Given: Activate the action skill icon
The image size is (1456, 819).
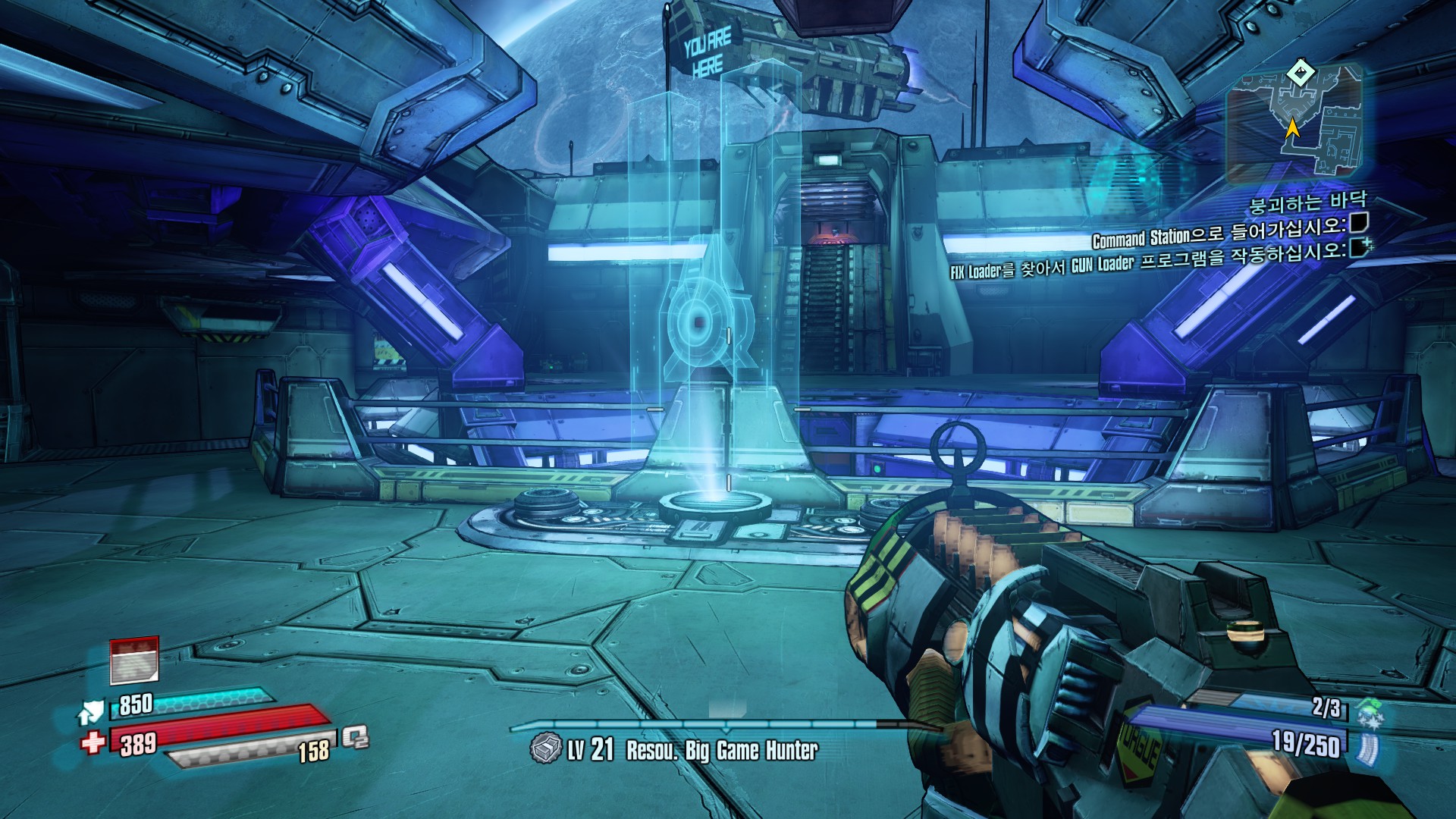Looking at the screenshot, I should (x=134, y=661).
